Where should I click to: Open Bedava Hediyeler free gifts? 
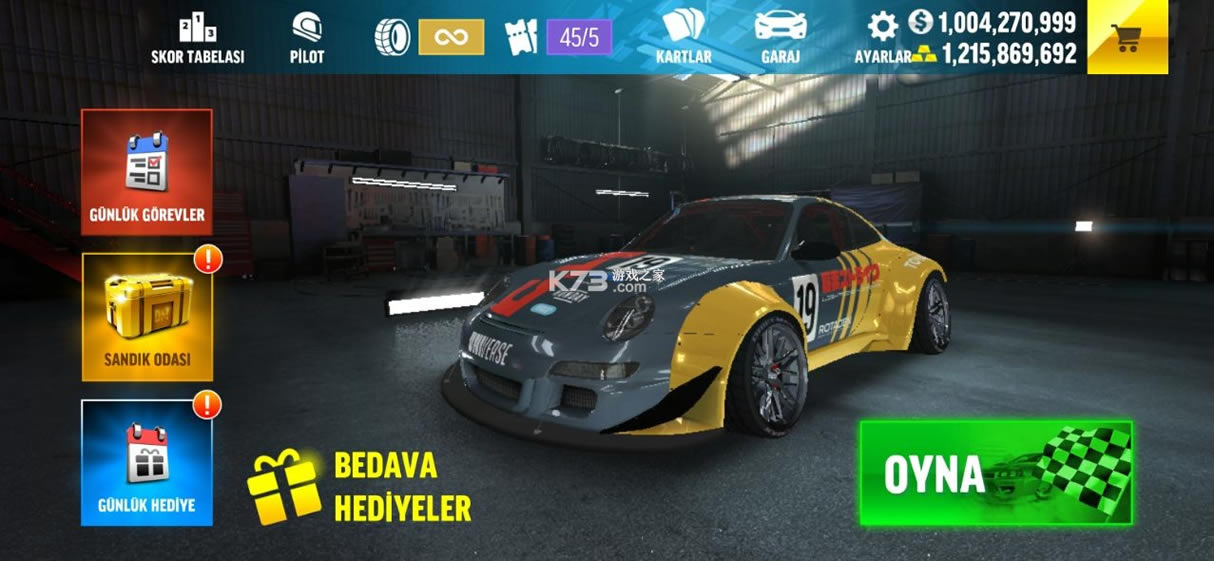(360, 487)
